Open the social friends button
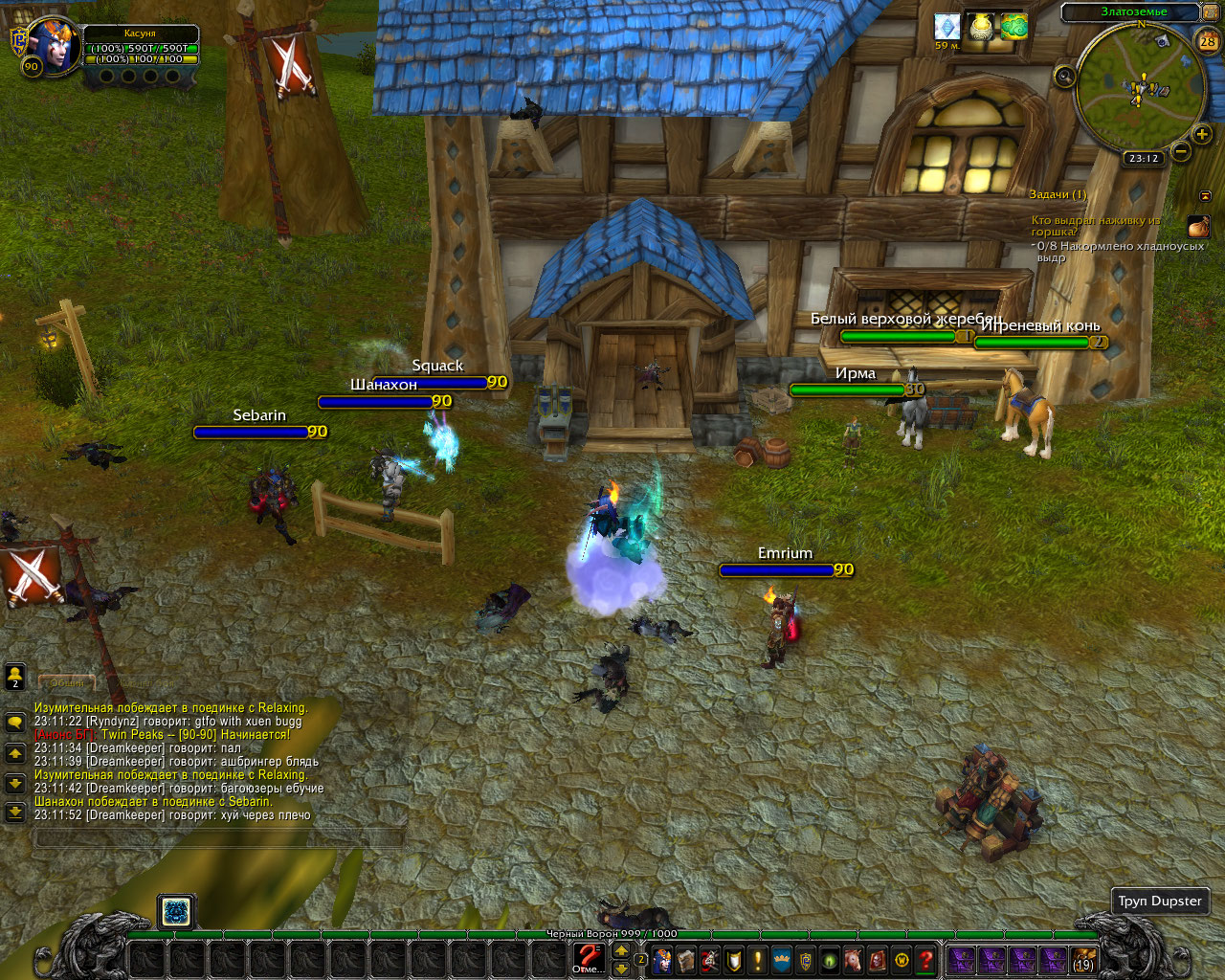 15,677
